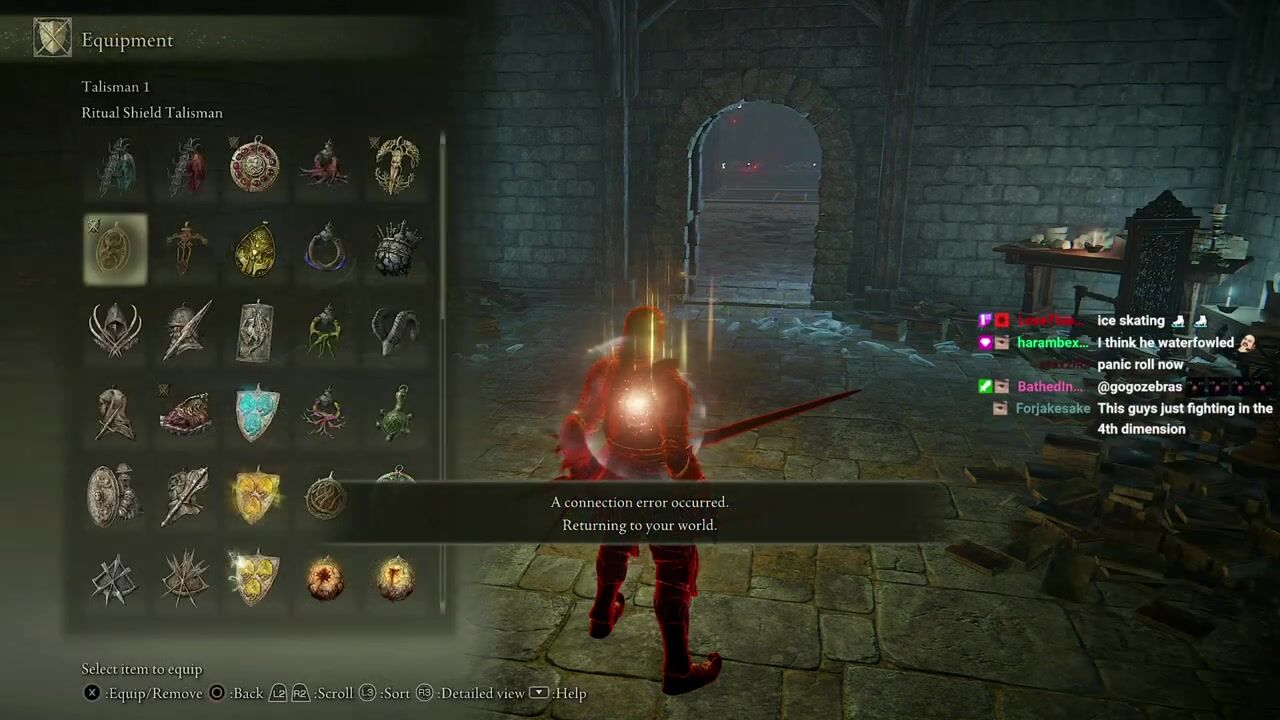Viewport: 1280px width, 720px height.
Task: Pick the downward-pointing dagger talisman
Action: [x=185, y=249]
